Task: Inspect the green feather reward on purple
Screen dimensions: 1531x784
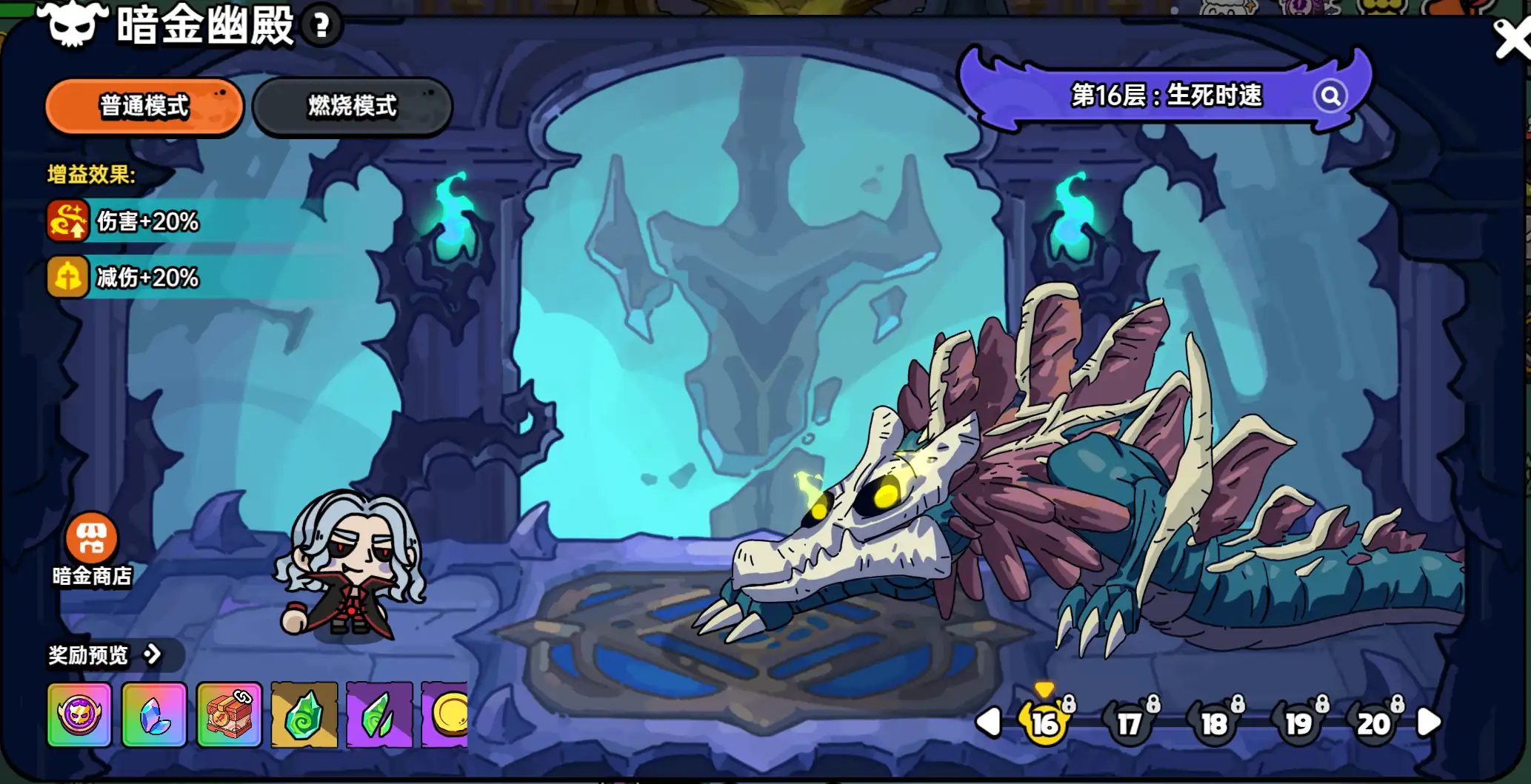Action: 378,715
